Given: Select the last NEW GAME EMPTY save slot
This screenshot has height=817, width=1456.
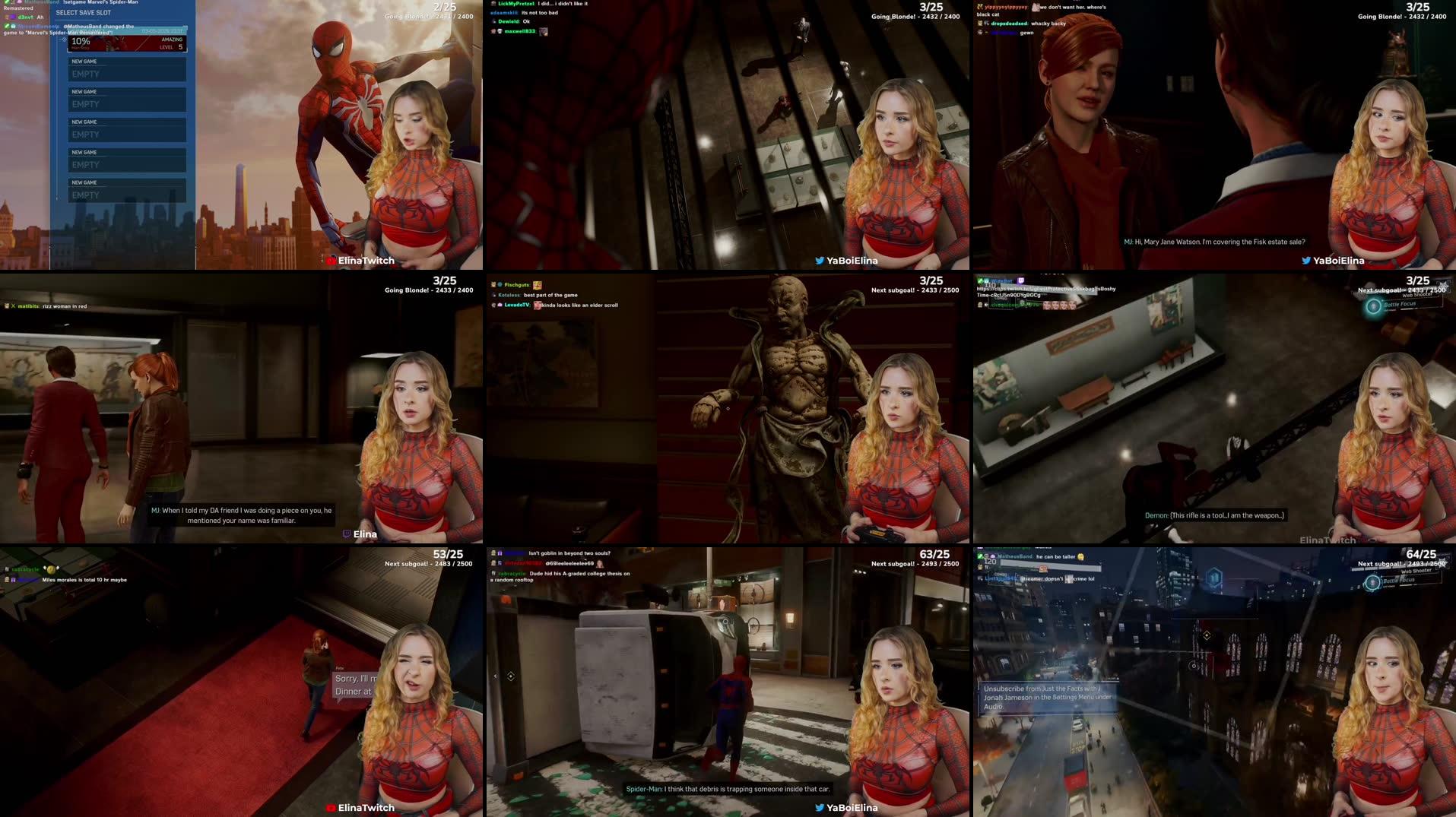Looking at the screenshot, I should (x=127, y=190).
